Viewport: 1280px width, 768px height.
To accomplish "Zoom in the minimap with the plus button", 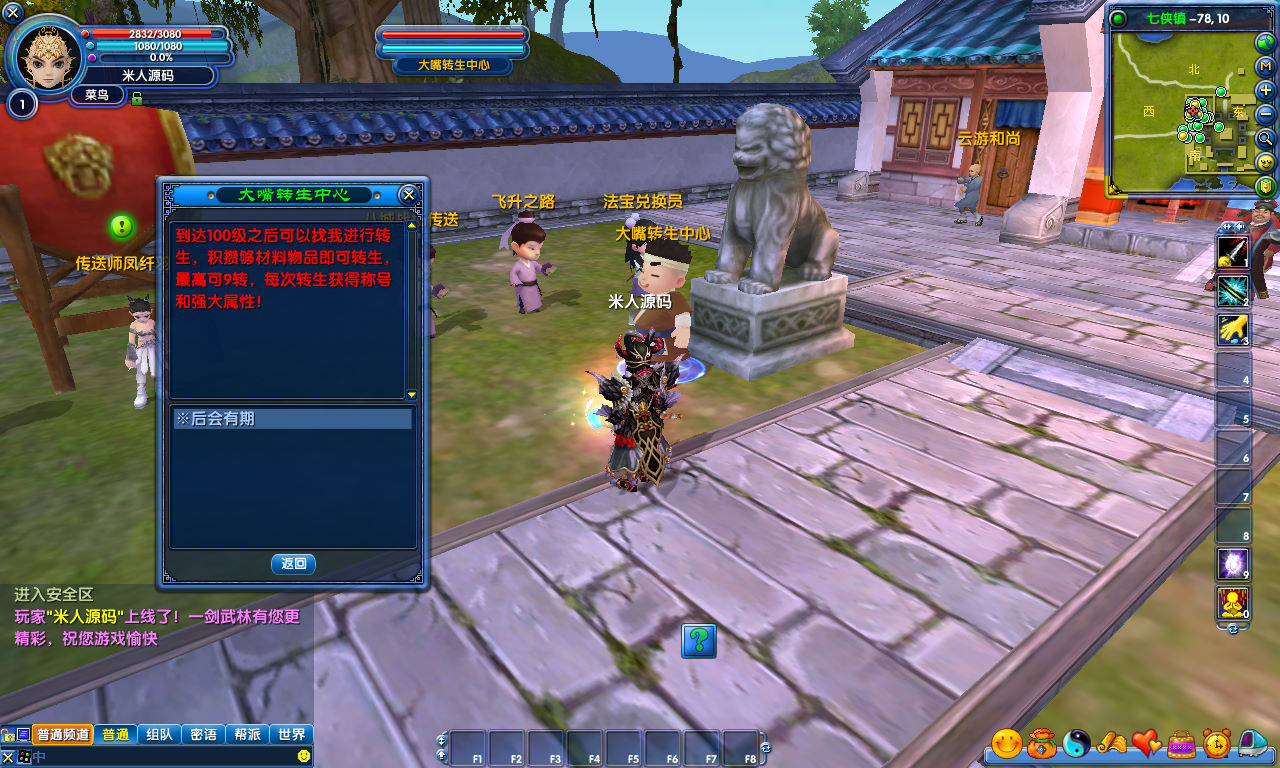I will click(x=1266, y=90).
